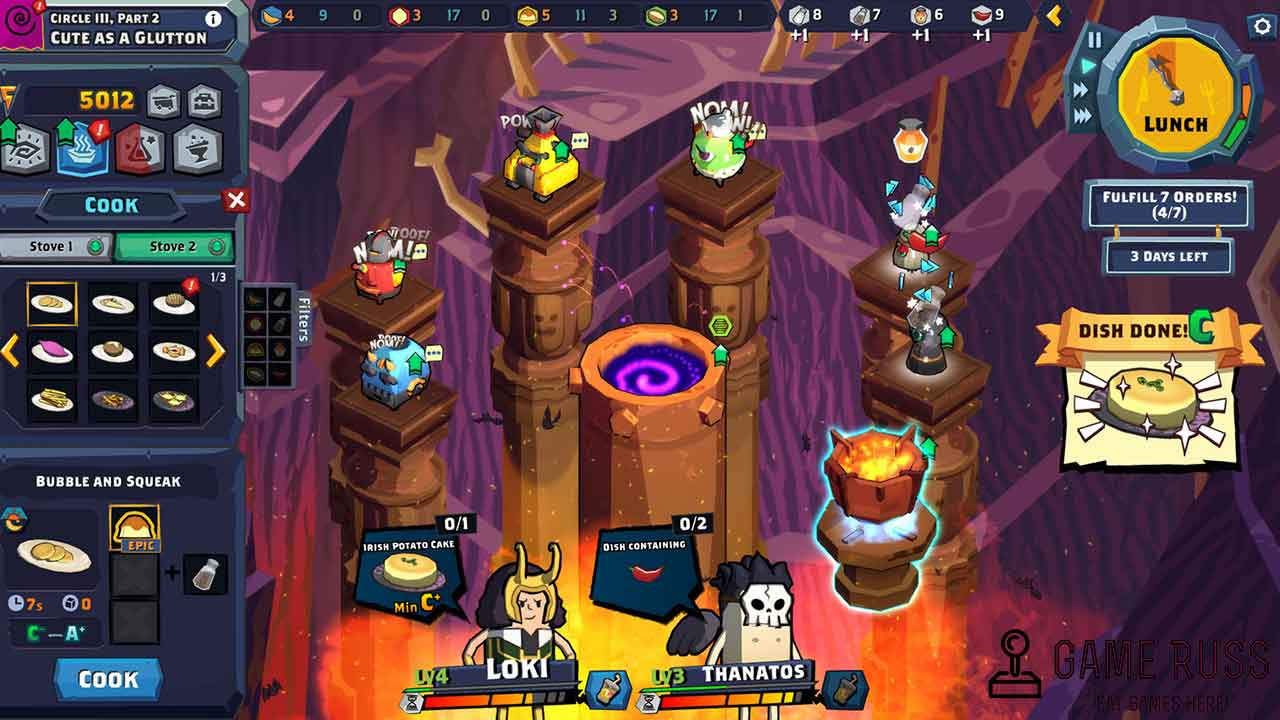Select the Stove 2 tab
Screen dimensions: 1280x720
pyautogui.click(x=175, y=246)
